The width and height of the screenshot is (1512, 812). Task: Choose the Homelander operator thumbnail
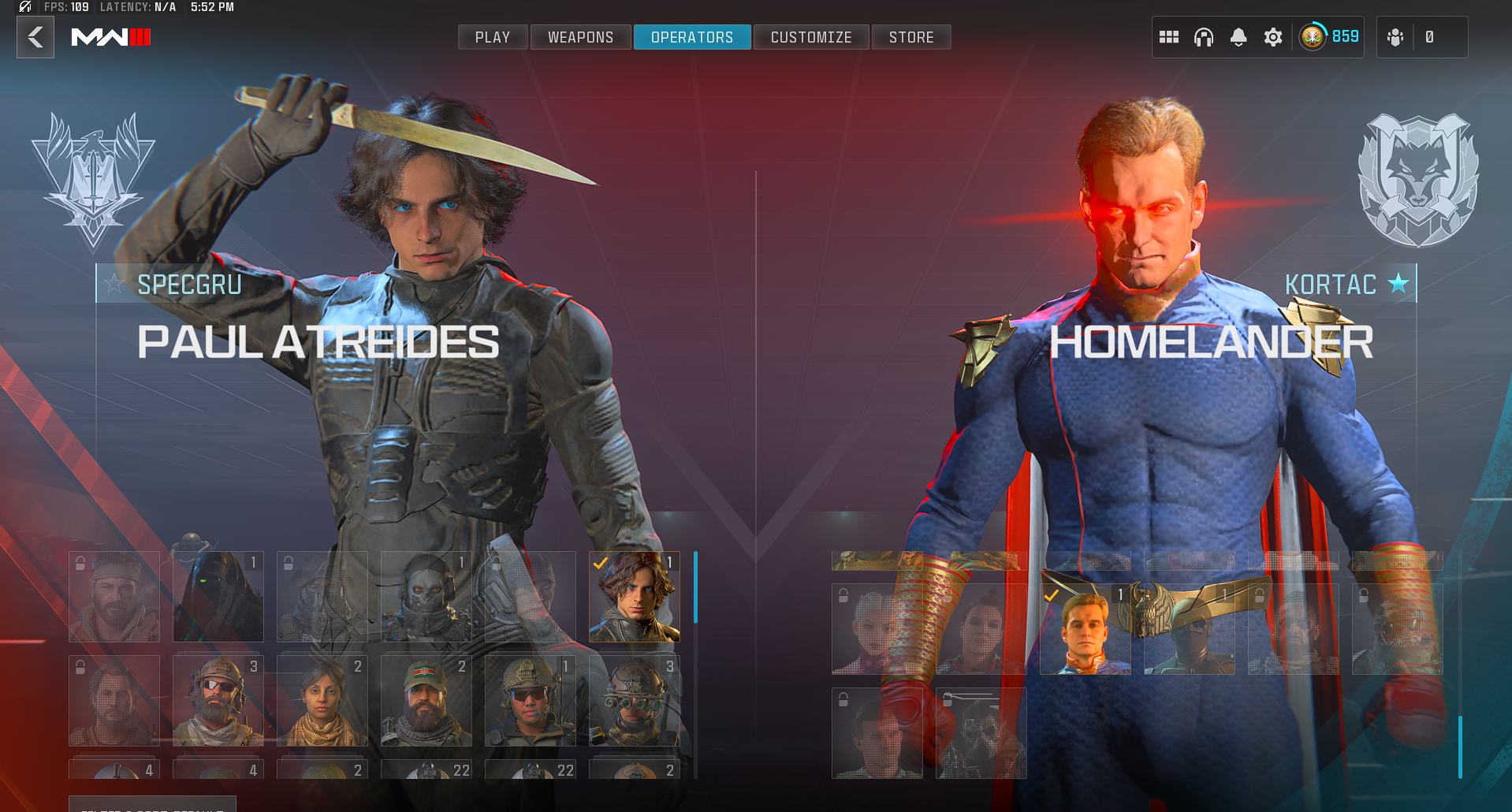pyautogui.click(x=1086, y=630)
